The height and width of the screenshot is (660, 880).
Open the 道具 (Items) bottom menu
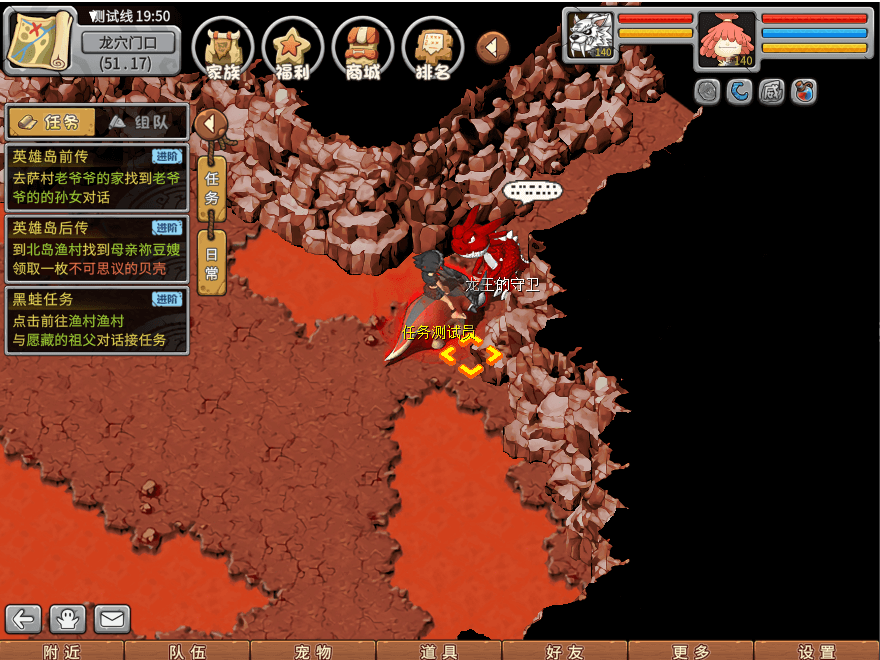click(x=439, y=651)
